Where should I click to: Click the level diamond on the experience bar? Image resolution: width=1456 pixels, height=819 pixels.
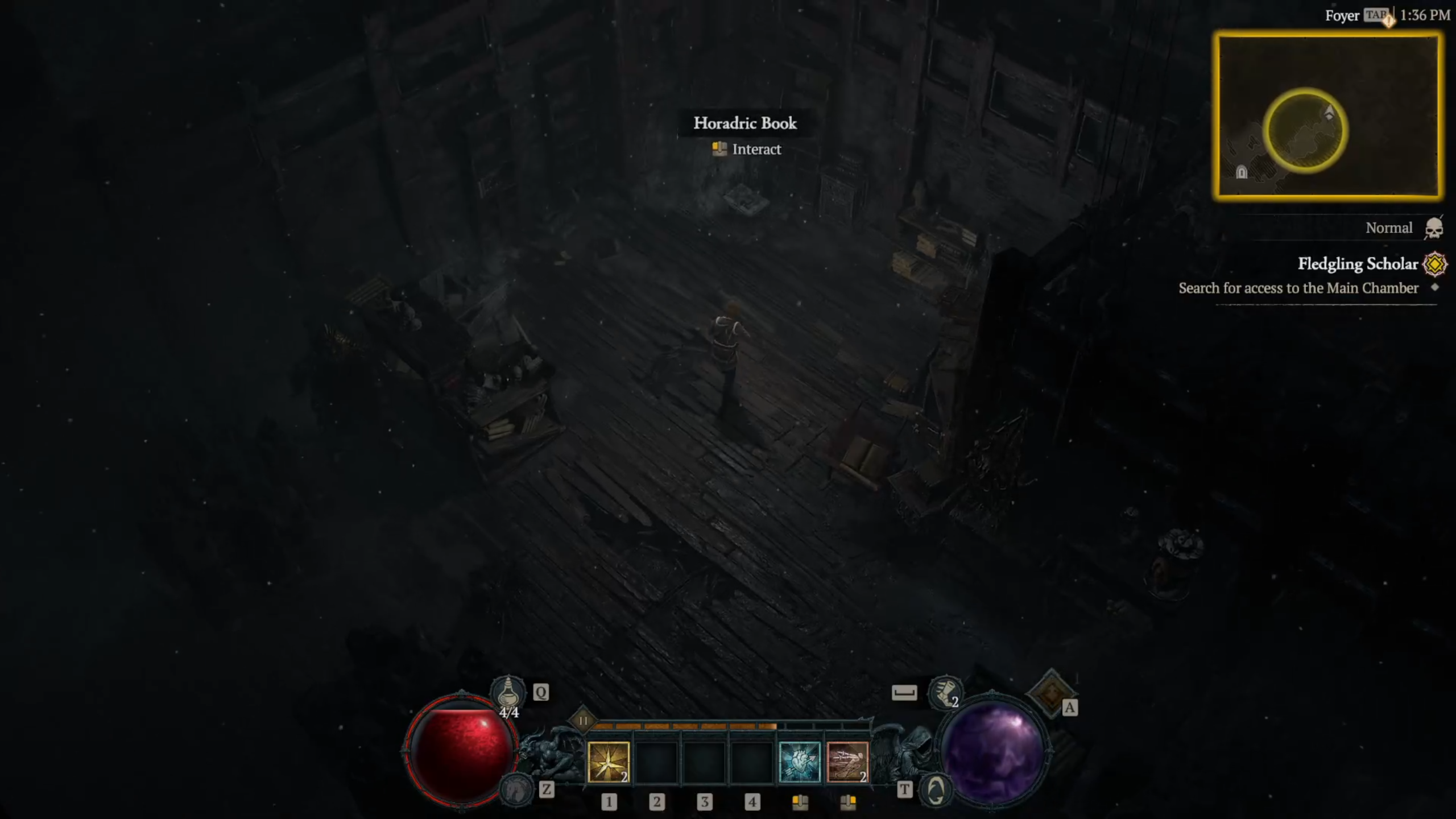(583, 721)
